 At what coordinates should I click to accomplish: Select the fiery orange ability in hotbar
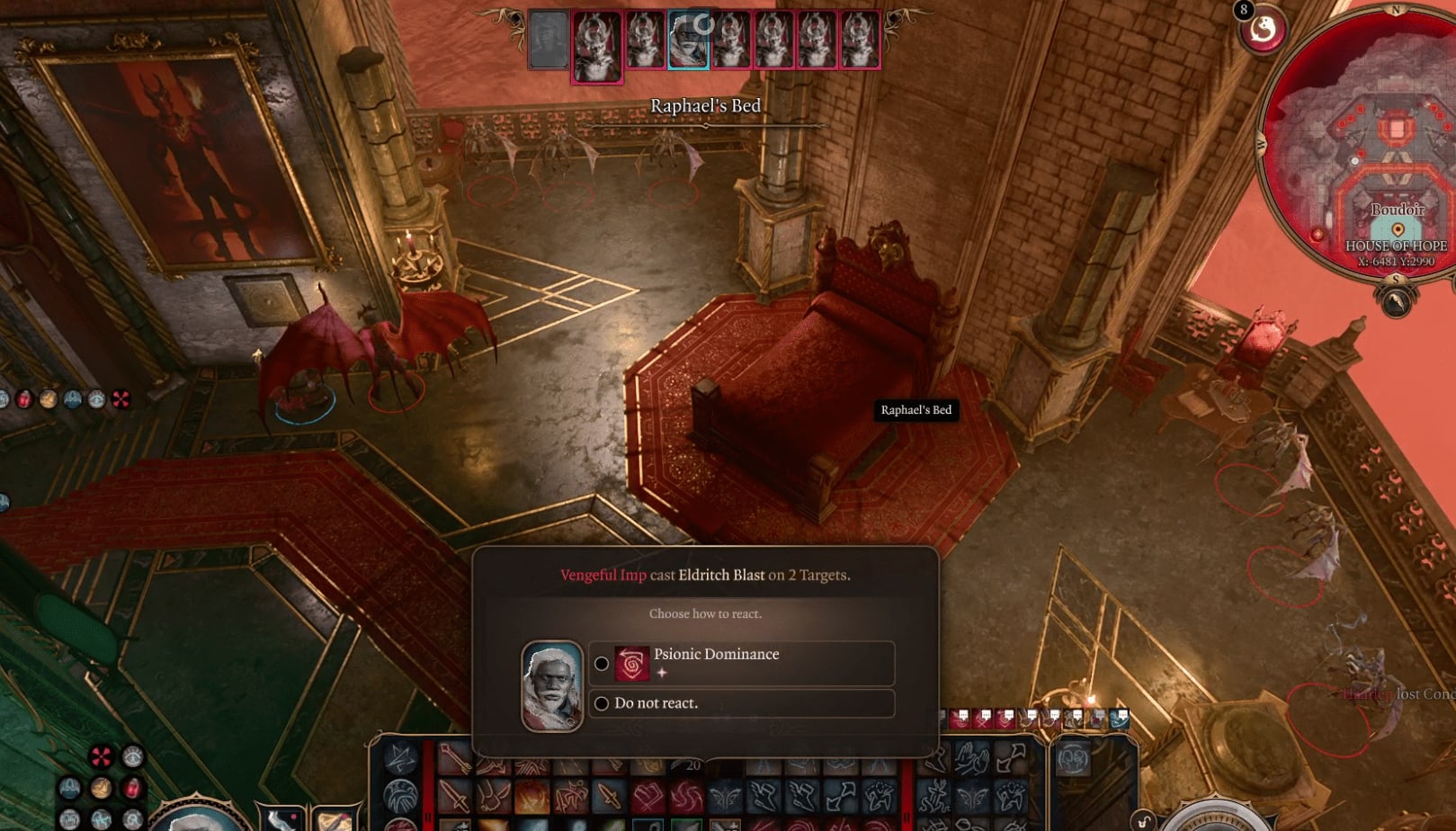(531, 796)
